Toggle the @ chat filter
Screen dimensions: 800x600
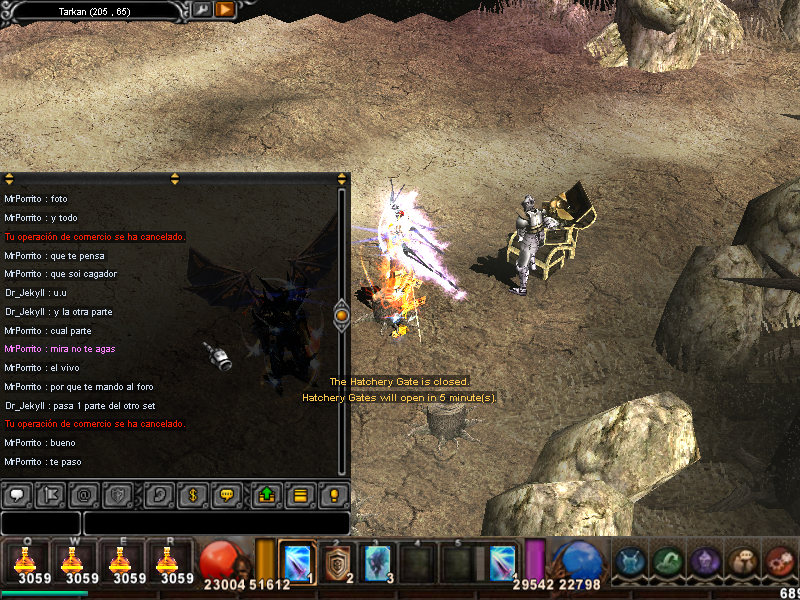click(x=85, y=494)
